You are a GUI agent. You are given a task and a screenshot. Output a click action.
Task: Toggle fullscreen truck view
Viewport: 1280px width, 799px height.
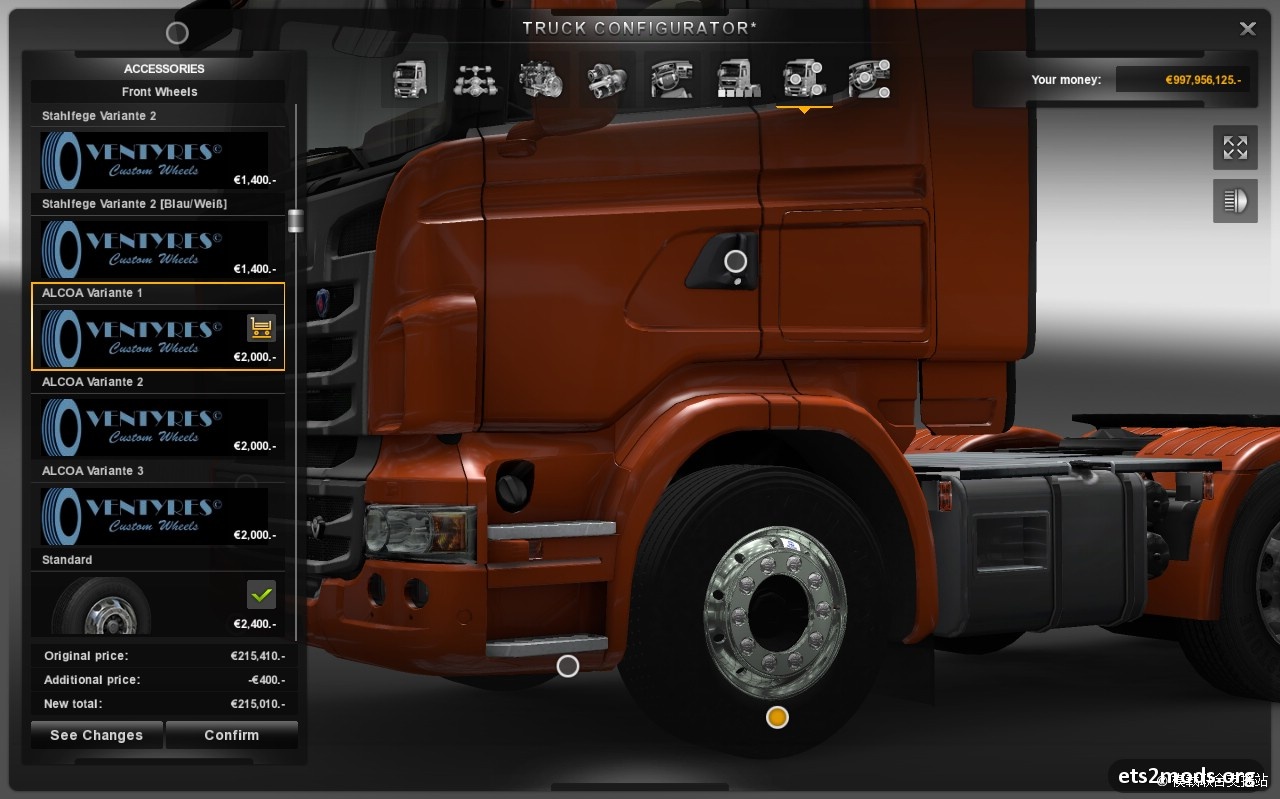(x=1235, y=148)
